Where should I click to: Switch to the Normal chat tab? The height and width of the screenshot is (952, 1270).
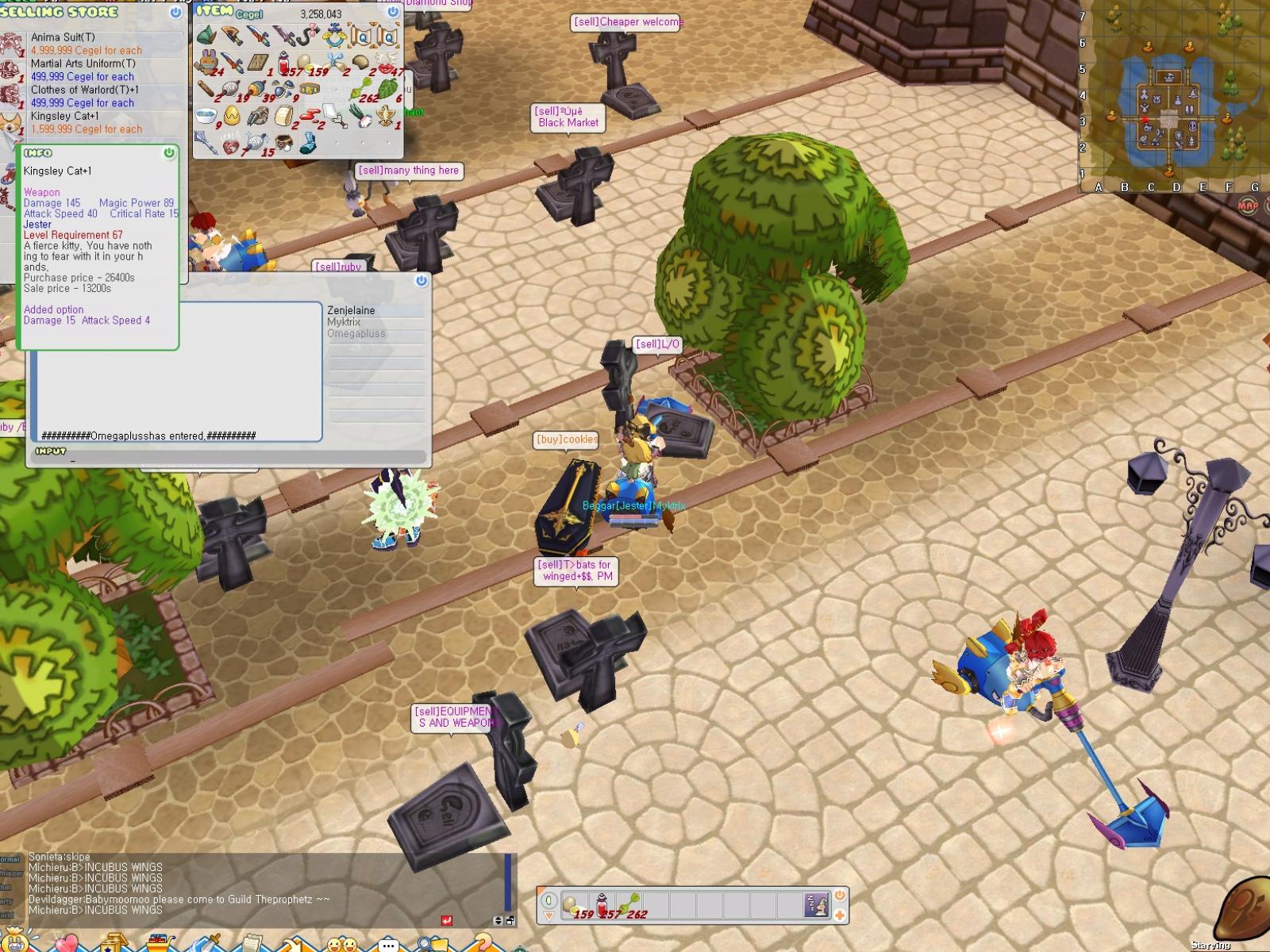click(10, 858)
